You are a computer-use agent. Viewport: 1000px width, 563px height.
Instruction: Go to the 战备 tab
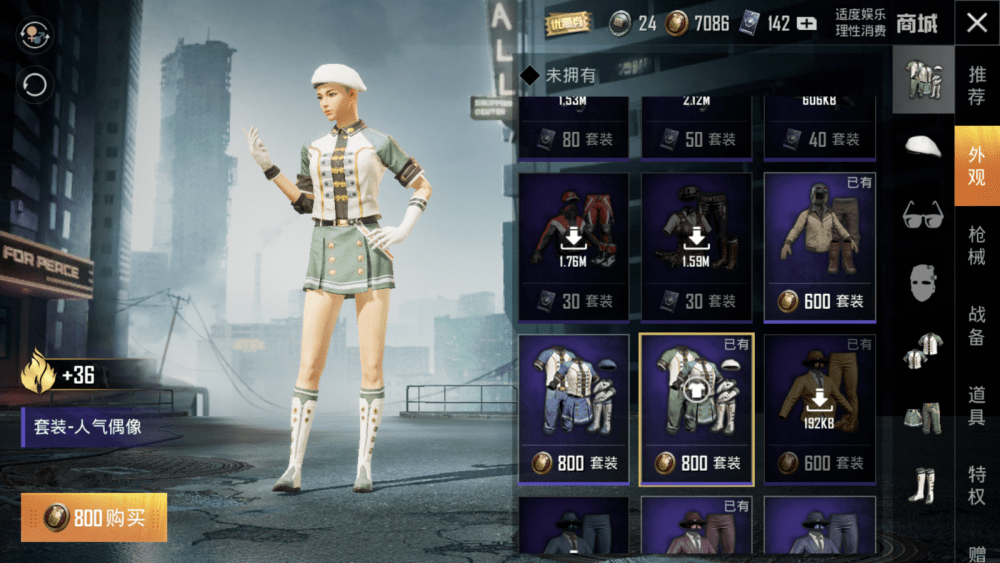[976, 325]
